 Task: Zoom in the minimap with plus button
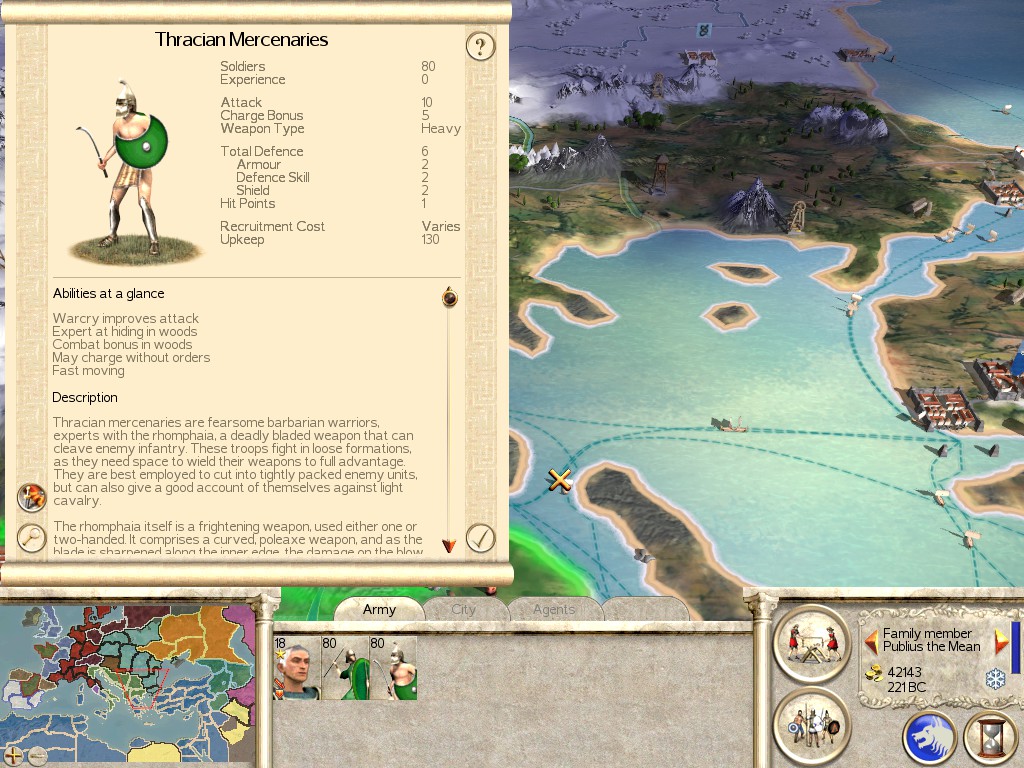point(14,755)
